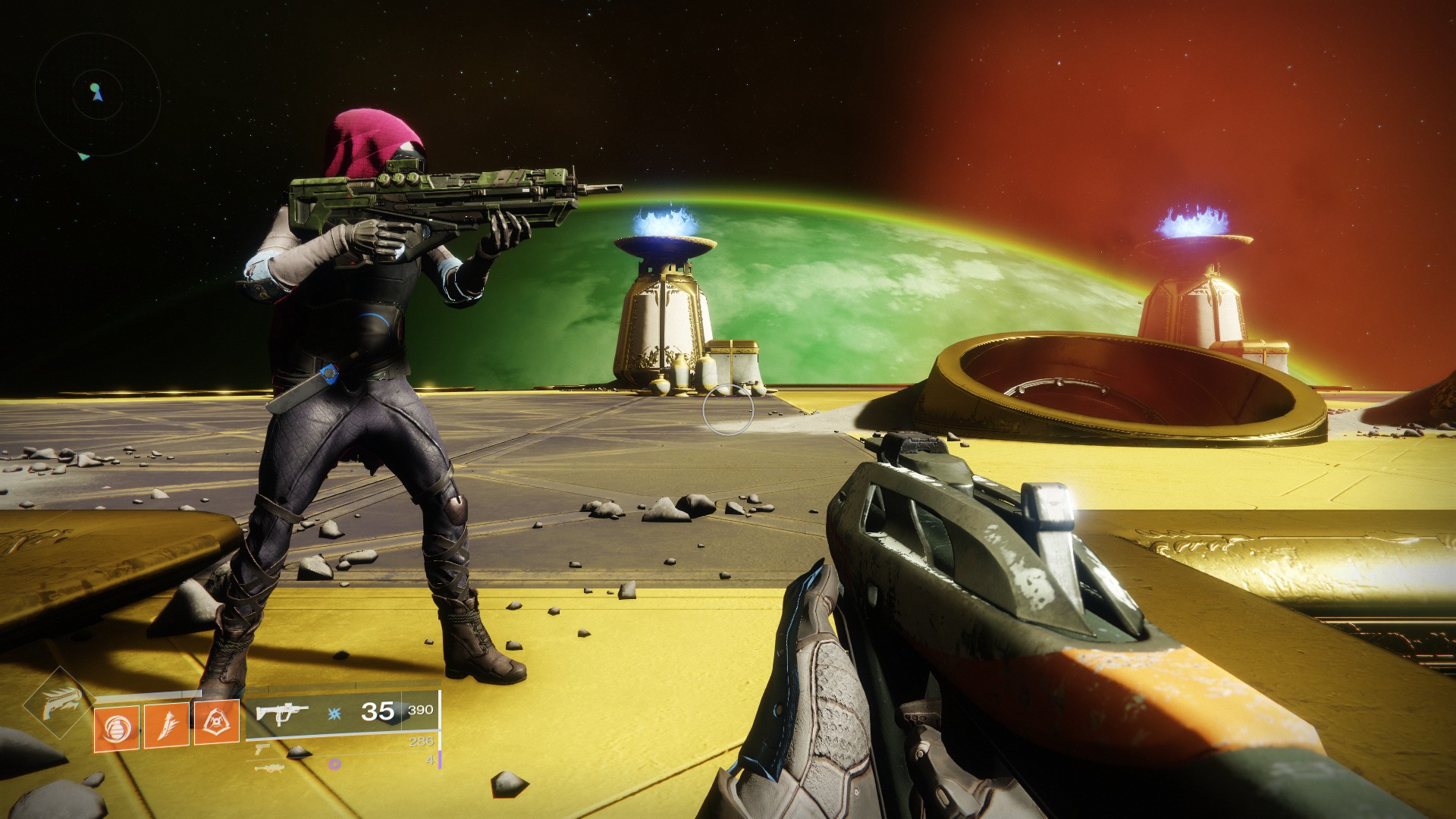Activate the orange class ability icon
The width and height of the screenshot is (1456, 819).
coord(216,723)
